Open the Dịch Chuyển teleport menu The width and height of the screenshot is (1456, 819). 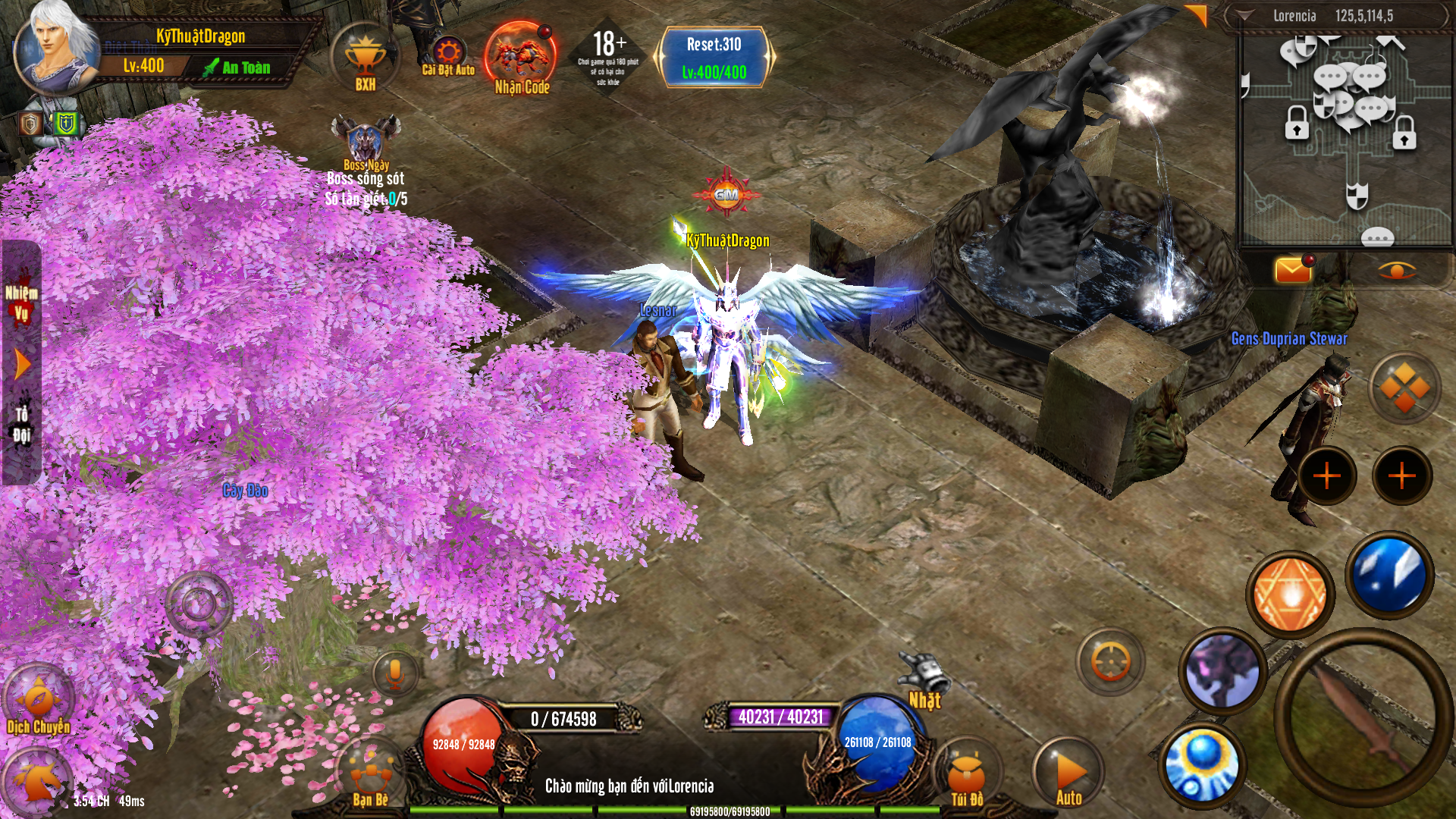click(x=38, y=701)
